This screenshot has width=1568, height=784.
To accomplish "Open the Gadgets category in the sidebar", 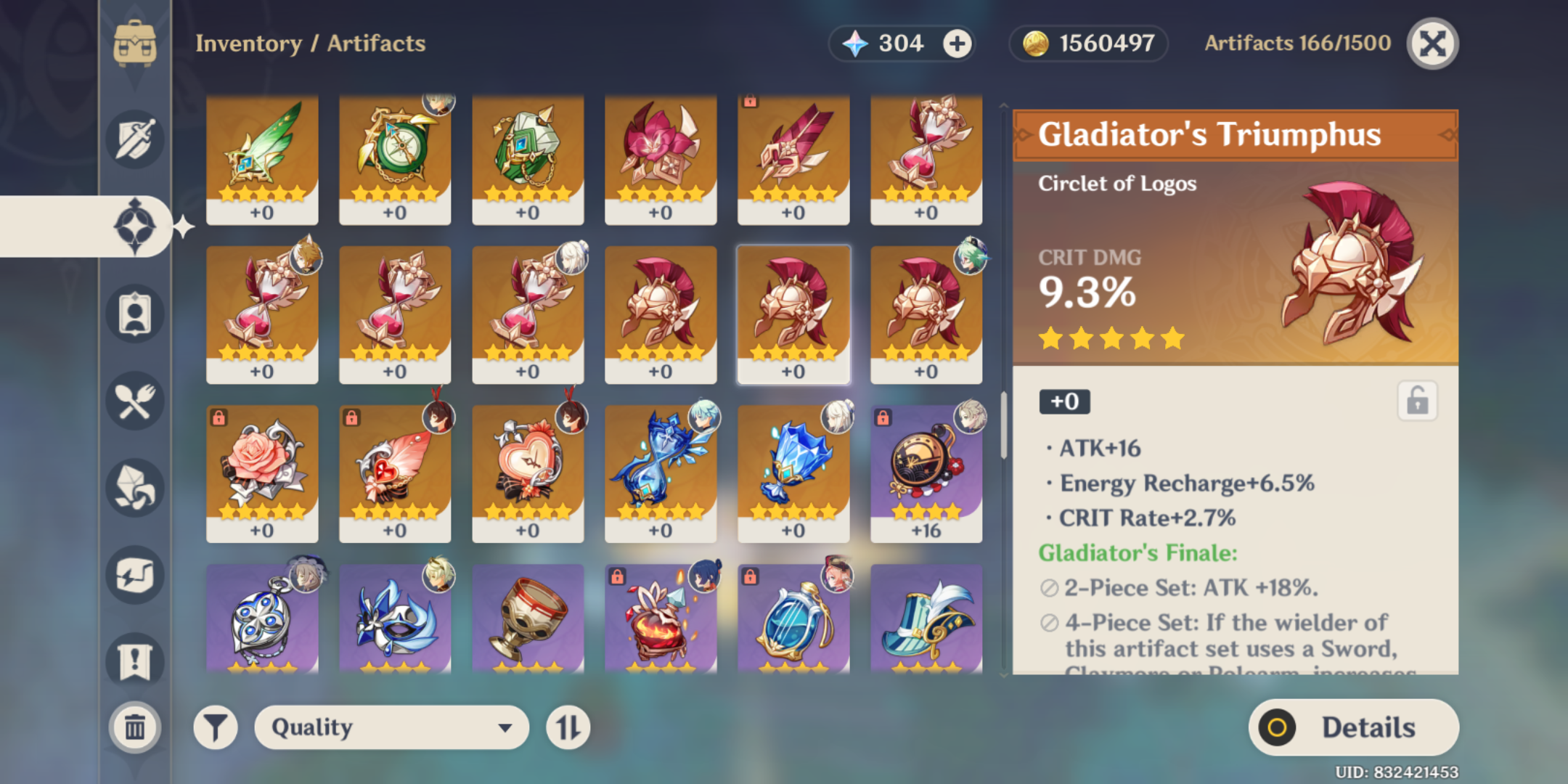I will 134,576.
